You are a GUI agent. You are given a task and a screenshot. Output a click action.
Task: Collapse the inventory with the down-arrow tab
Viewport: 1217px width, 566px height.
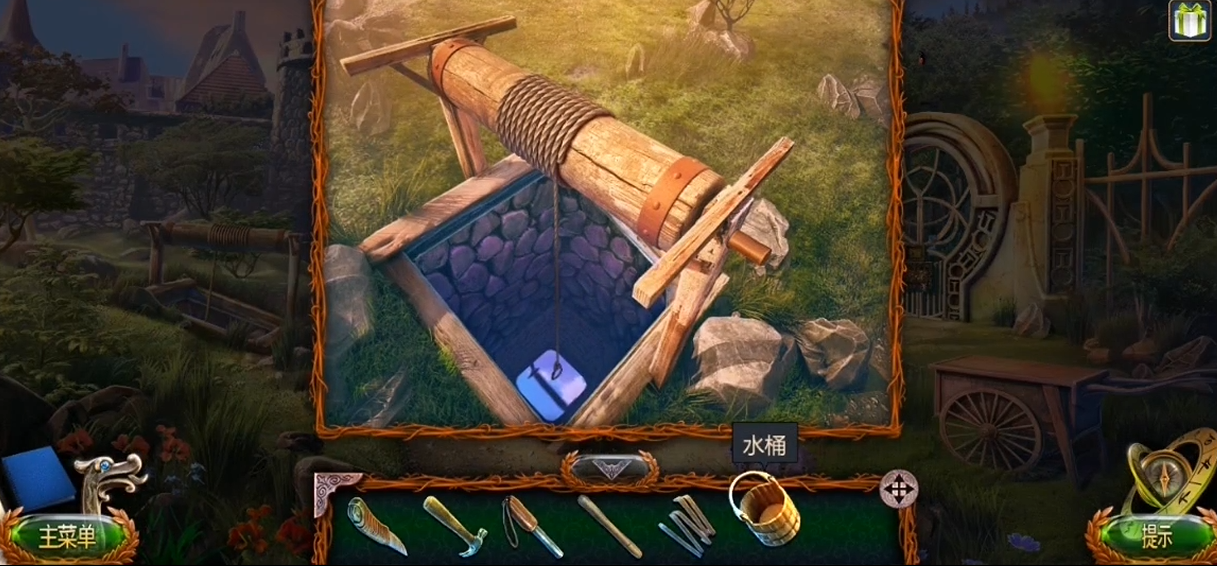(x=609, y=467)
